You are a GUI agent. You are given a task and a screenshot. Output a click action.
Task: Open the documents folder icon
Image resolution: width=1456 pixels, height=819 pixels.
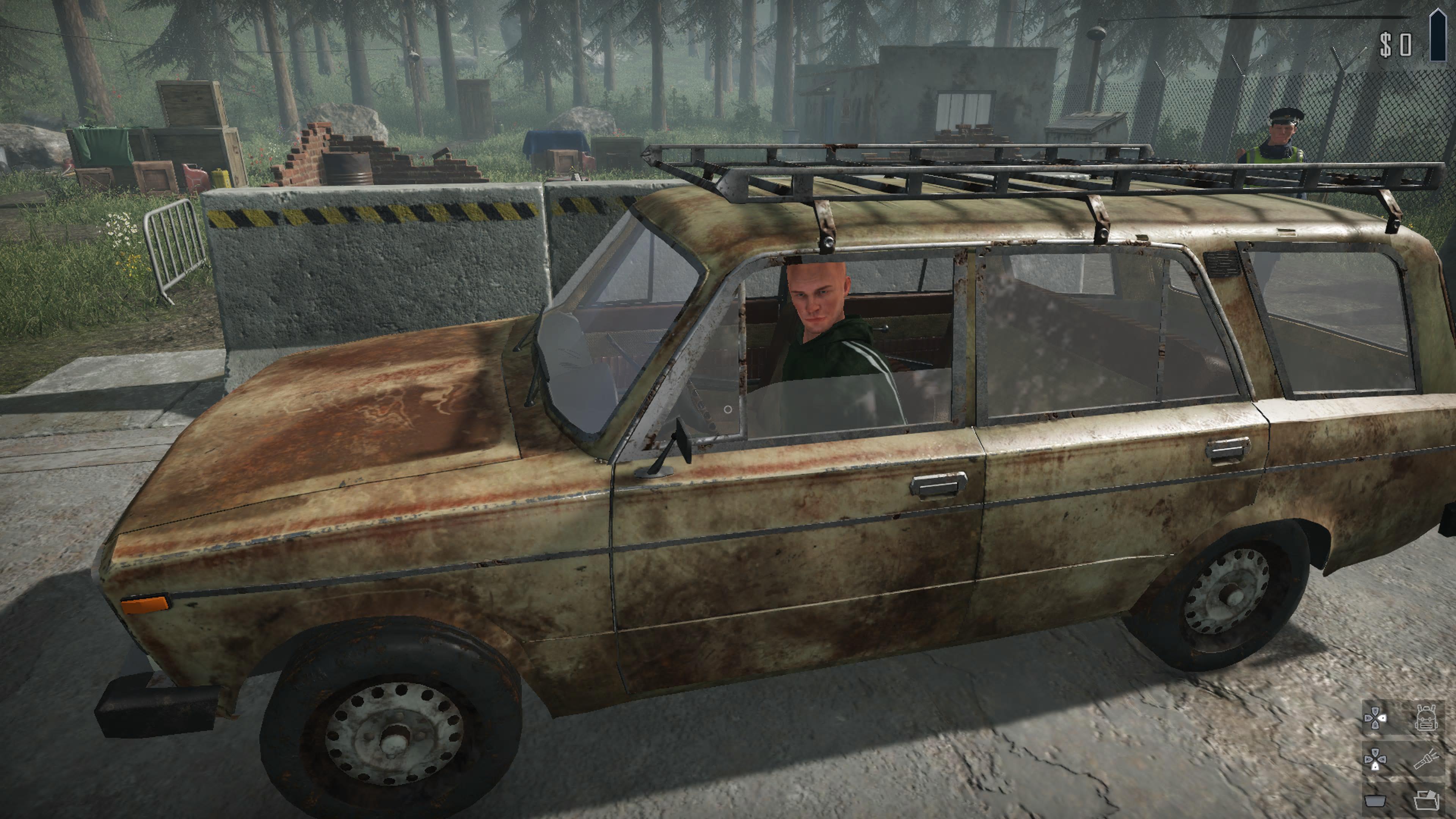[1426, 800]
